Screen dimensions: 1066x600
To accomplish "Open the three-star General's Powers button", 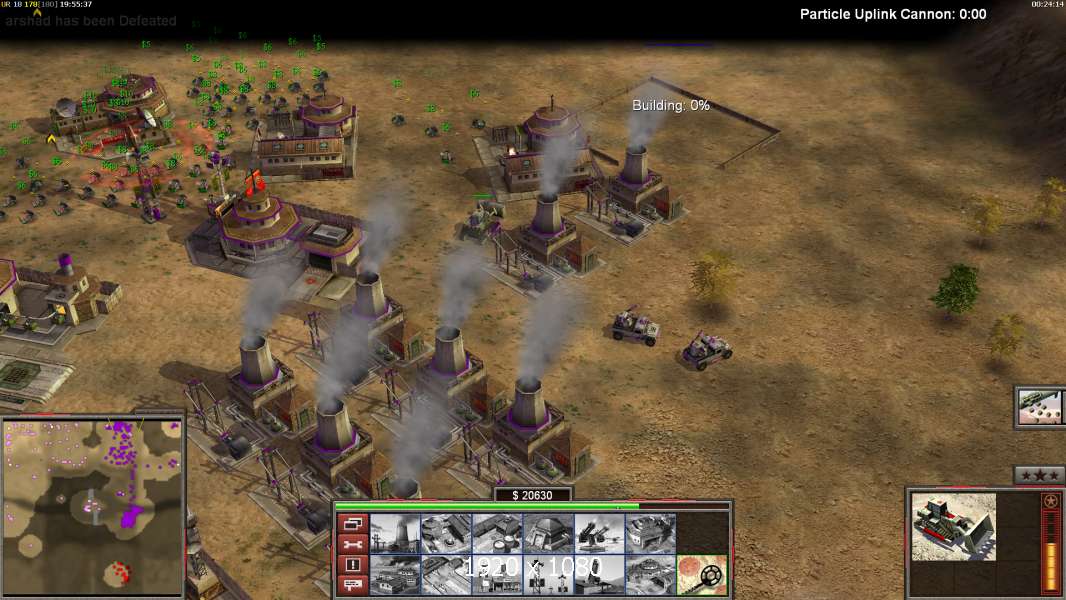I will tap(1038, 475).
